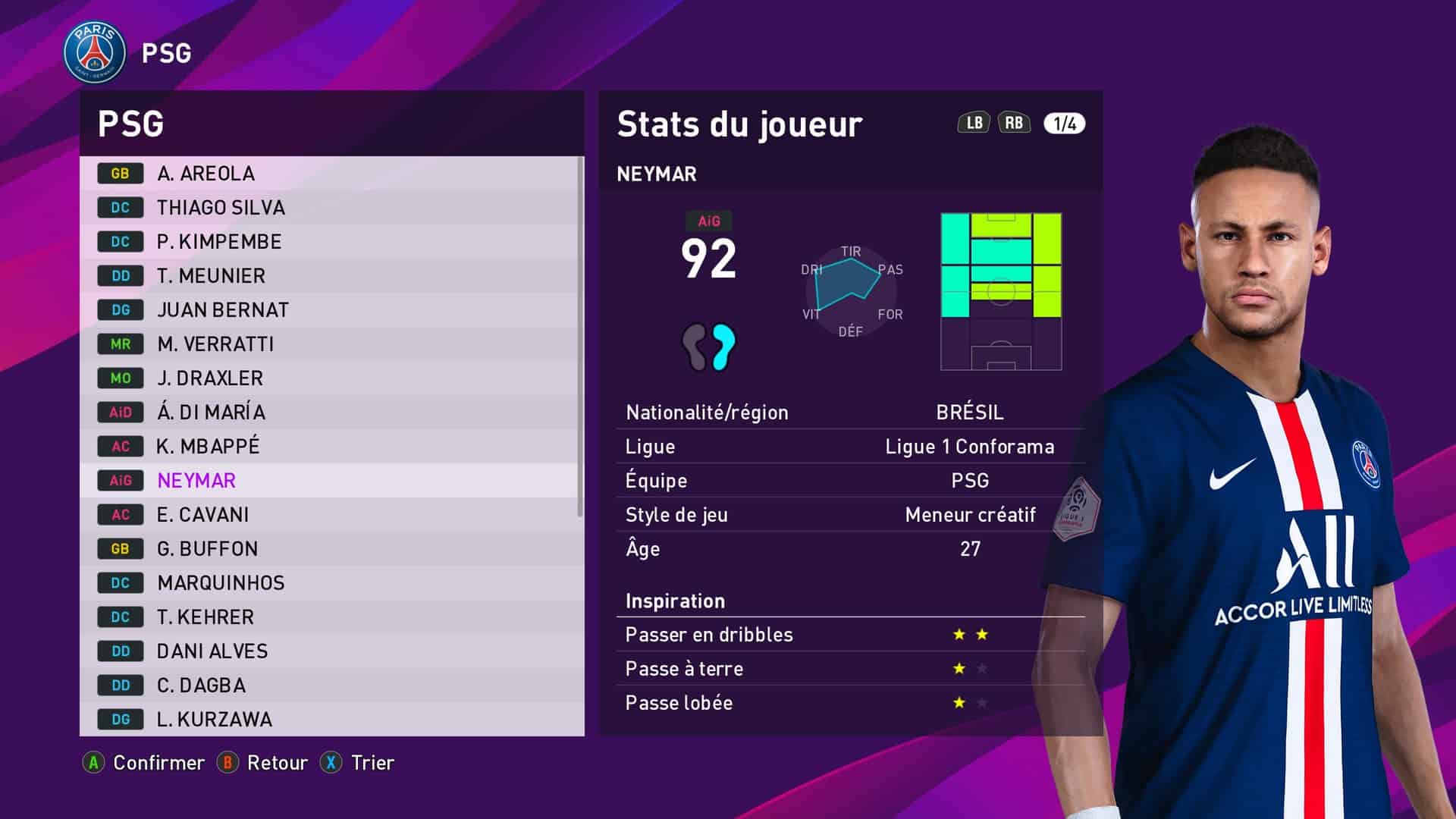
Task: Pick L. Kurzawa from squad list
Action: point(331,719)
